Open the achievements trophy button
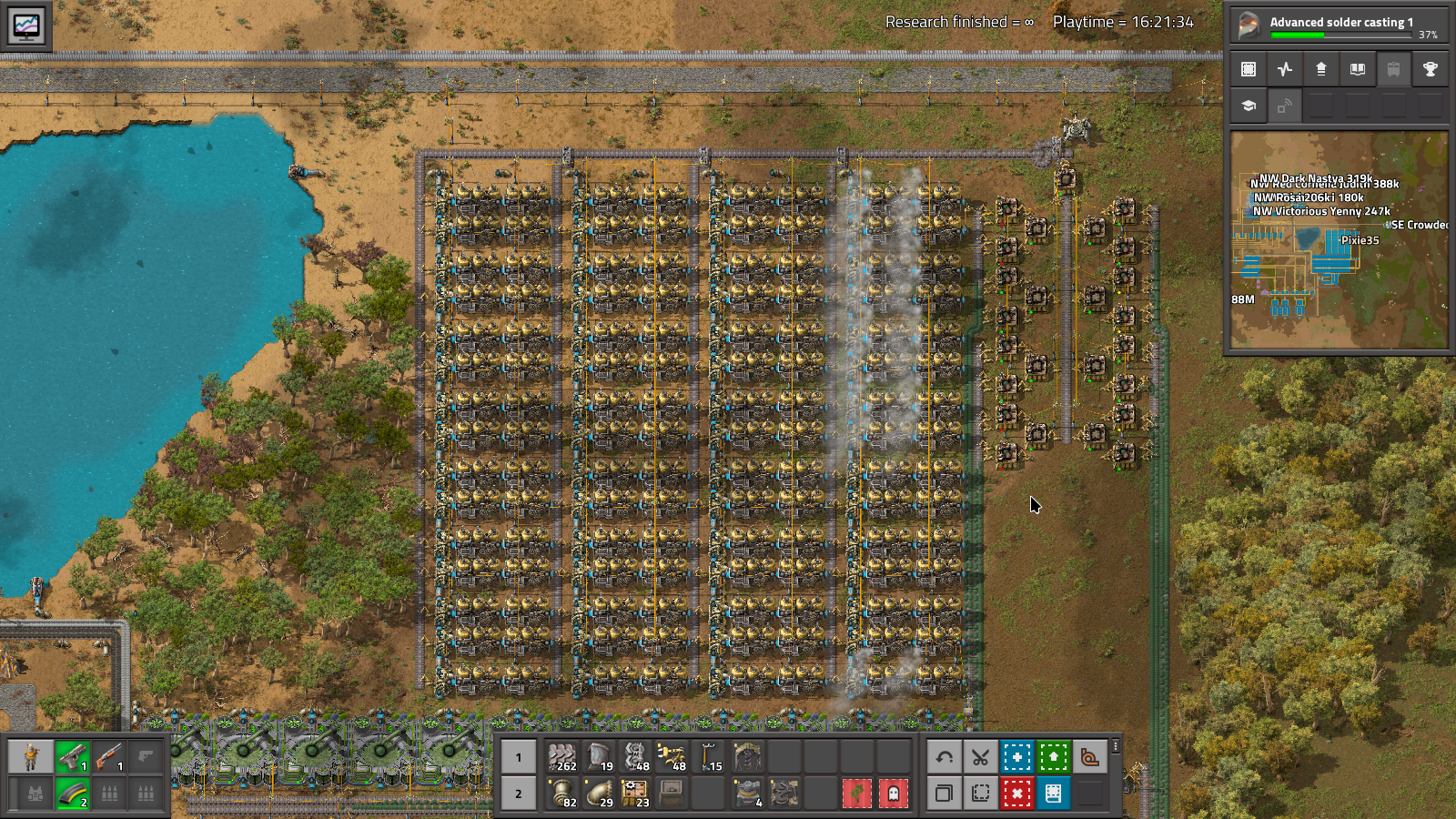The width and height of the screenshot is (1456, 819). pos(1430,69)
